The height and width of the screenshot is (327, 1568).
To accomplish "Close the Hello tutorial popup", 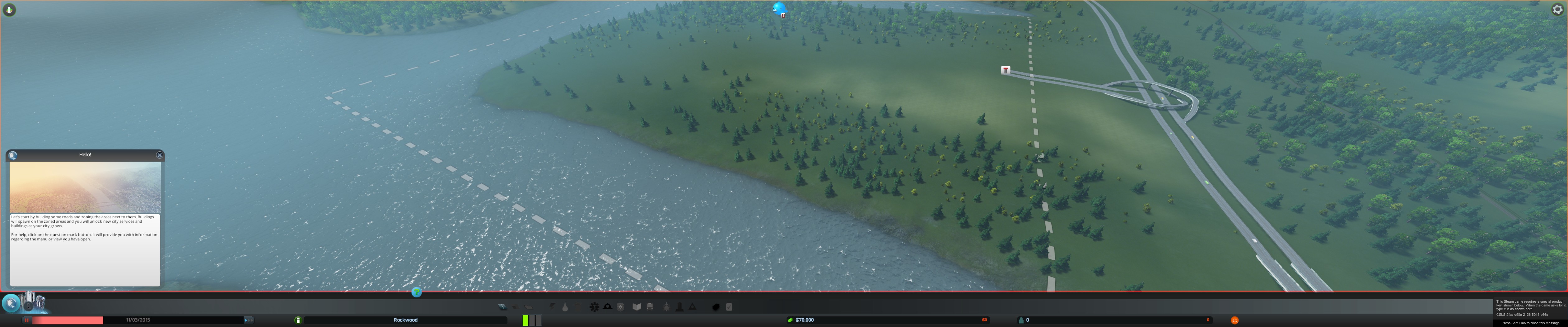I will pos(160,155).
